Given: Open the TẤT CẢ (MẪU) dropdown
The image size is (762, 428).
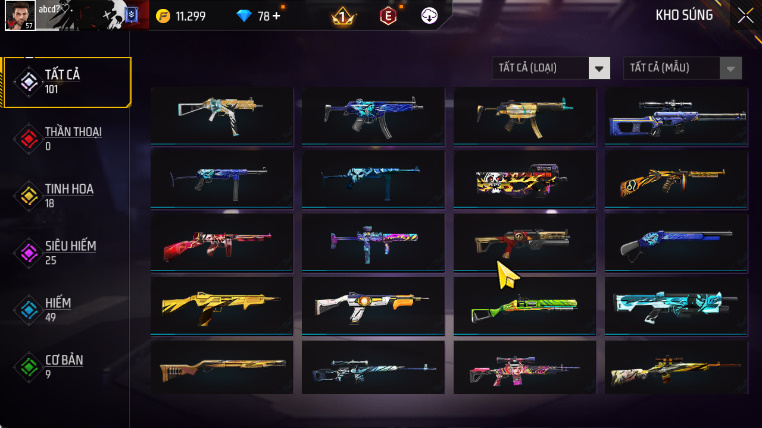Looking at the screenshot, I should point(684,68).
